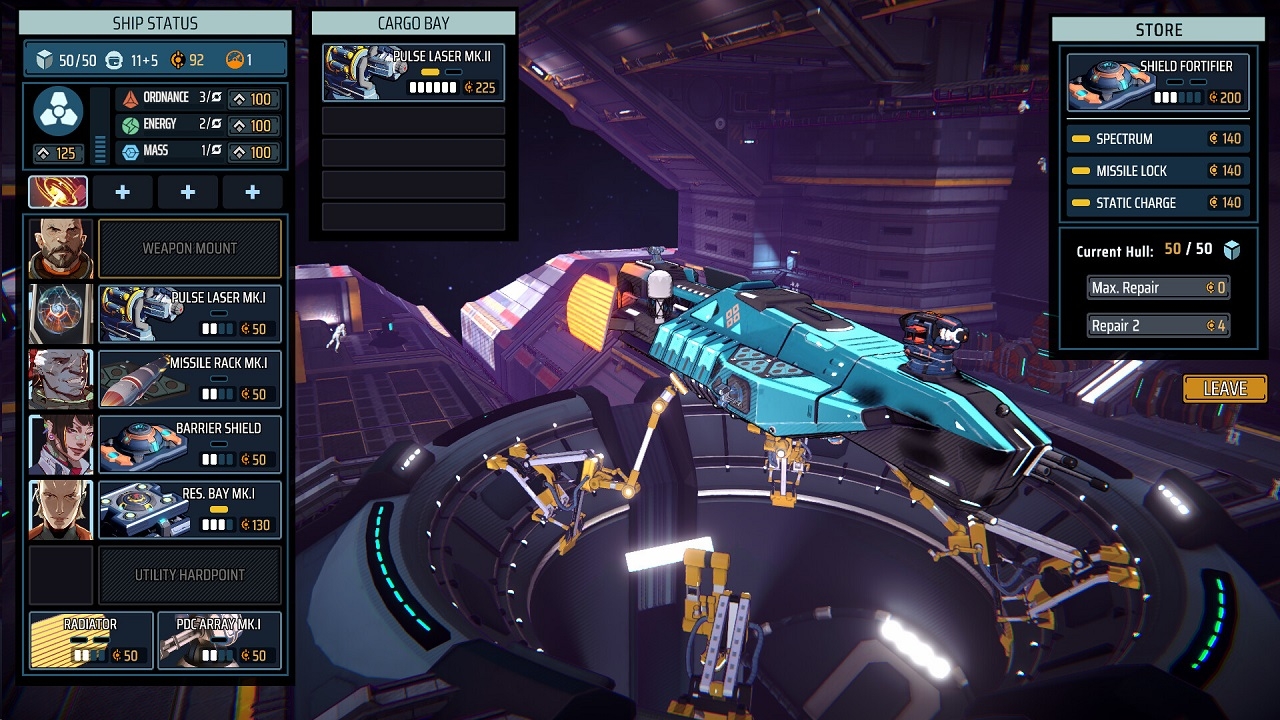Screen dimensions: 1280x720
Task: Click the empty Utility Hardpoint slot
Action: pos(189,575)
